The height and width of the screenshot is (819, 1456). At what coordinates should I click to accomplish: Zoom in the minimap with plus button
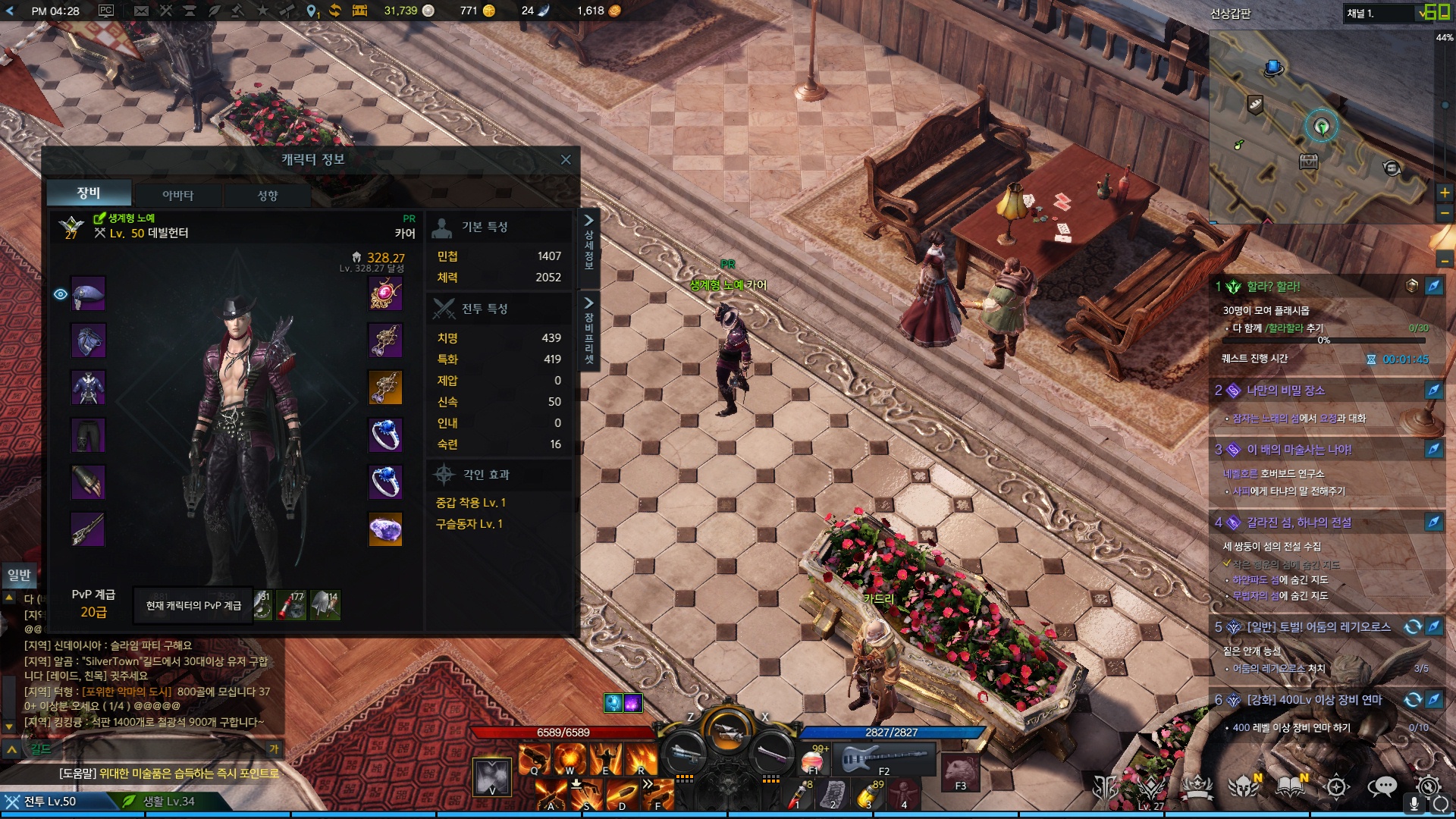tap(1445, 193)
